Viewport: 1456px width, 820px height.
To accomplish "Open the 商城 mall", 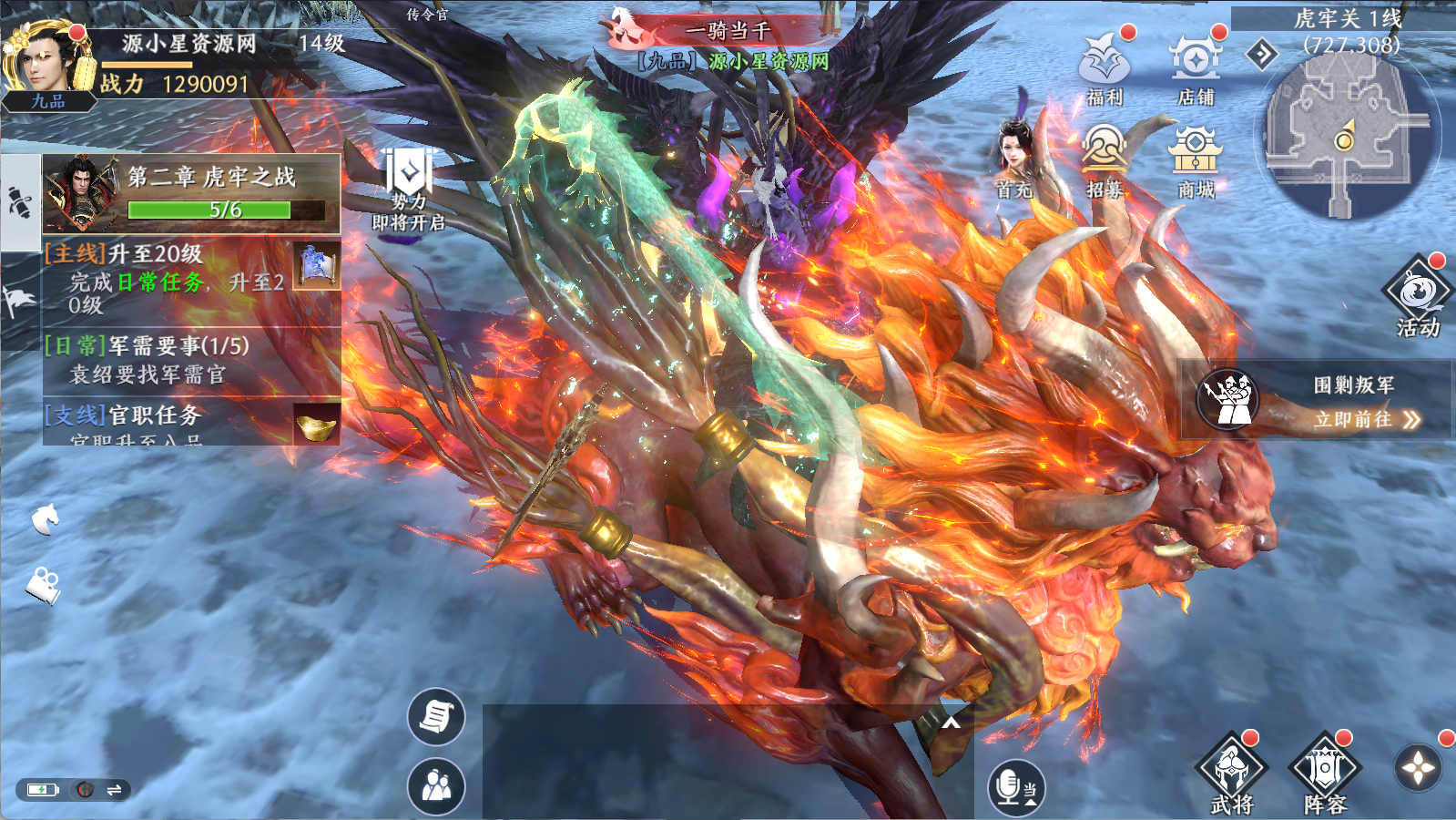I will pos(1196,159).
